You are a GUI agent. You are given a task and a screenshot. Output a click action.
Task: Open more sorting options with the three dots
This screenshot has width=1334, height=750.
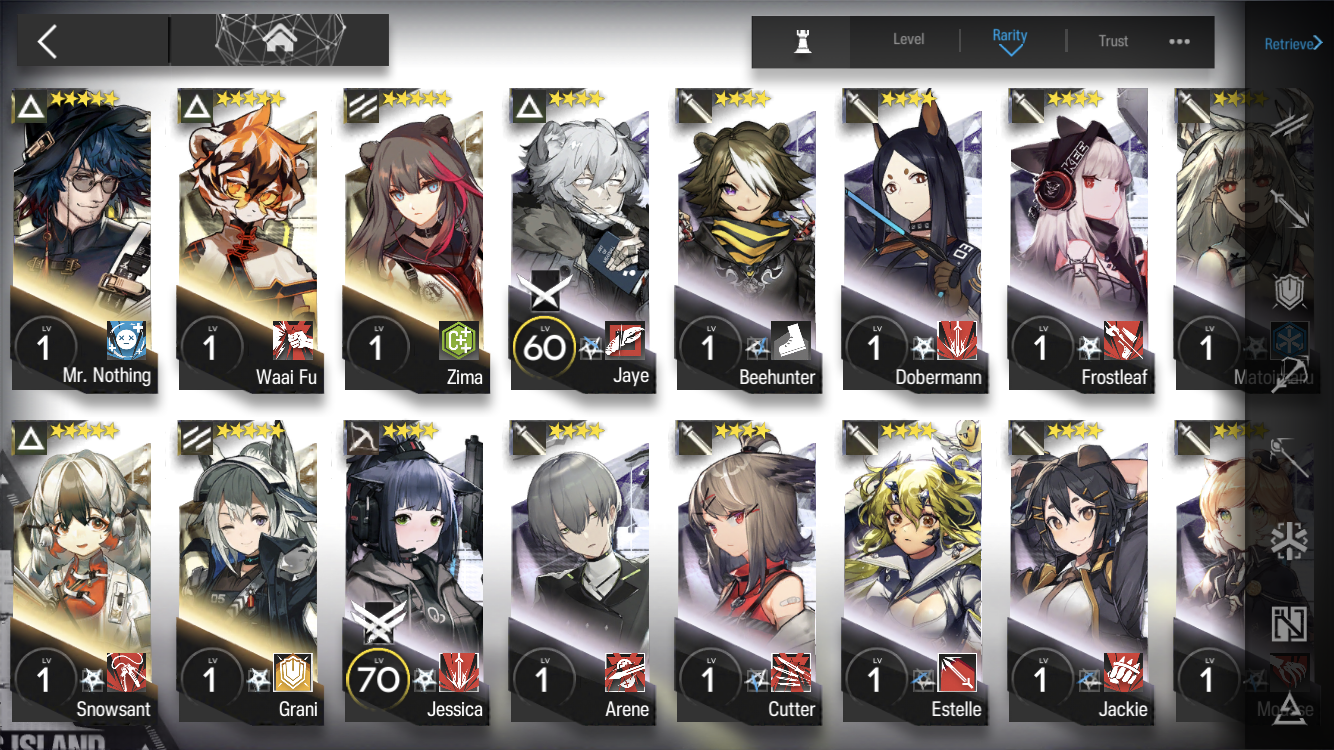coord(1179,41)
